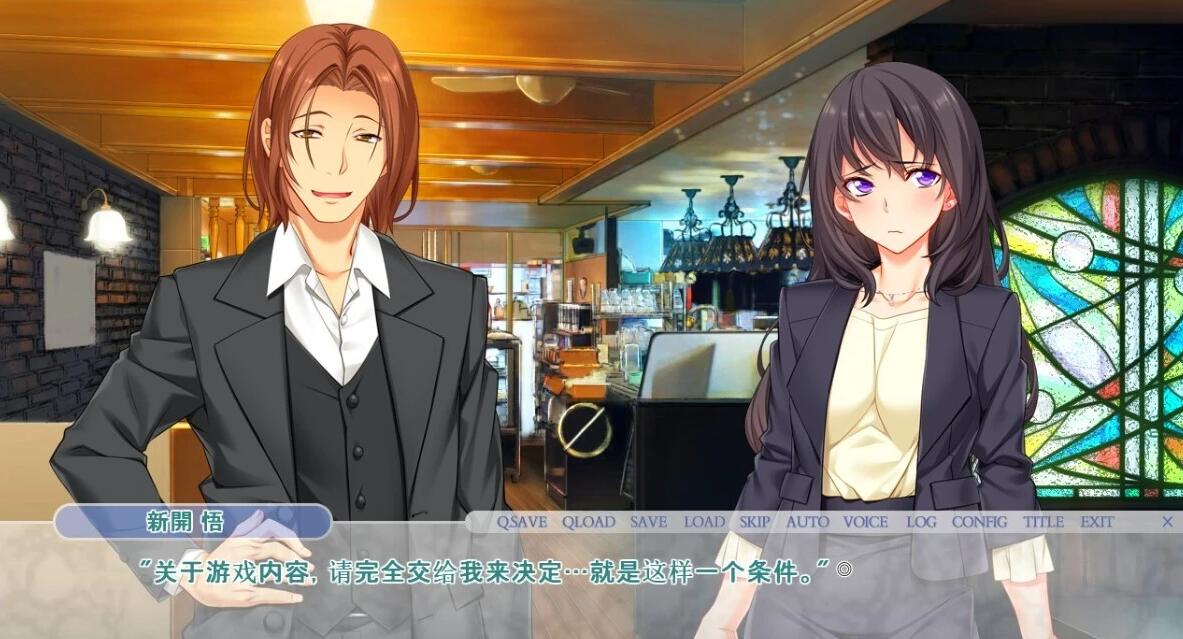Choose EXIT to quit the game
This screenshot has width=1183, height=639.
click(1096, 522)
